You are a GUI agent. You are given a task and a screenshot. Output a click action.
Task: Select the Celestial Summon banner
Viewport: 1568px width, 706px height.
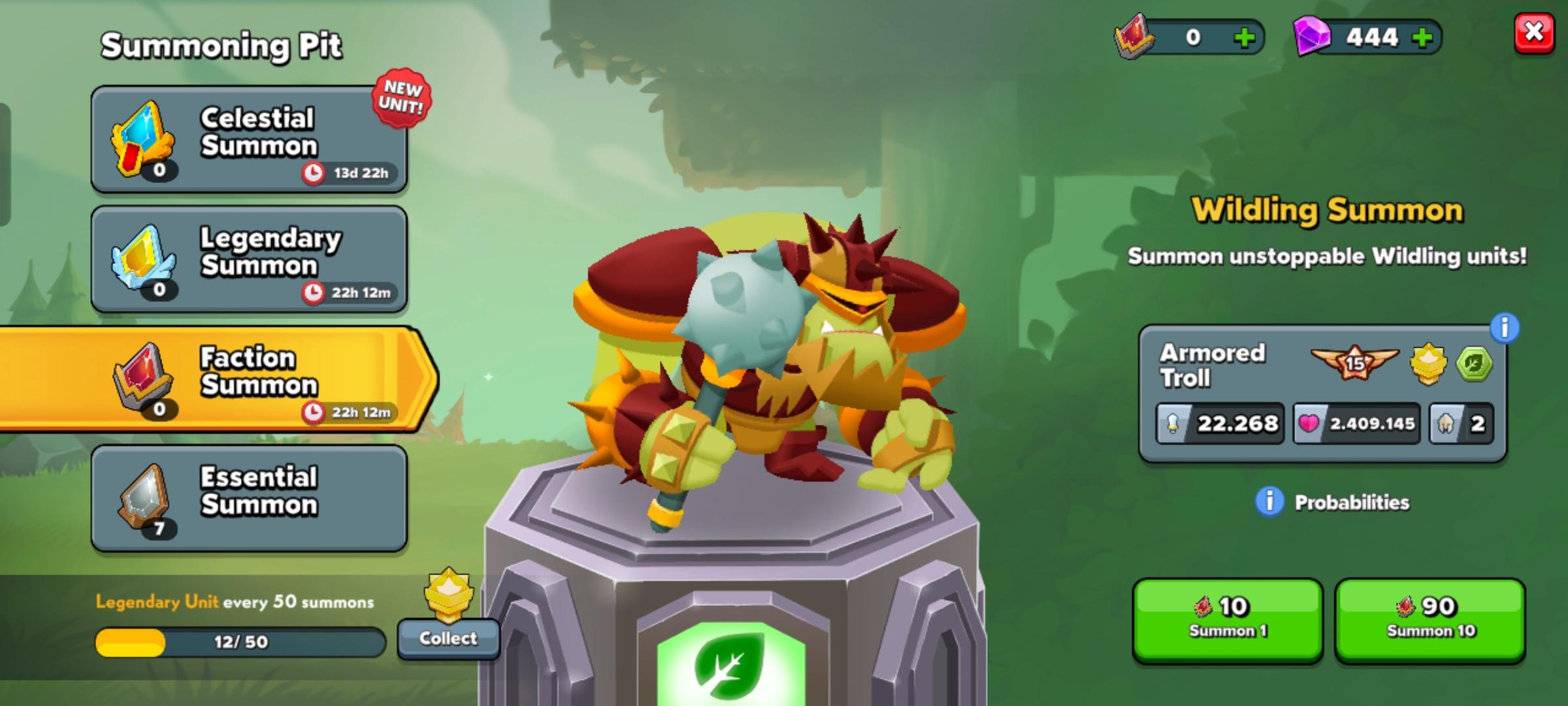tap(252, 137)
